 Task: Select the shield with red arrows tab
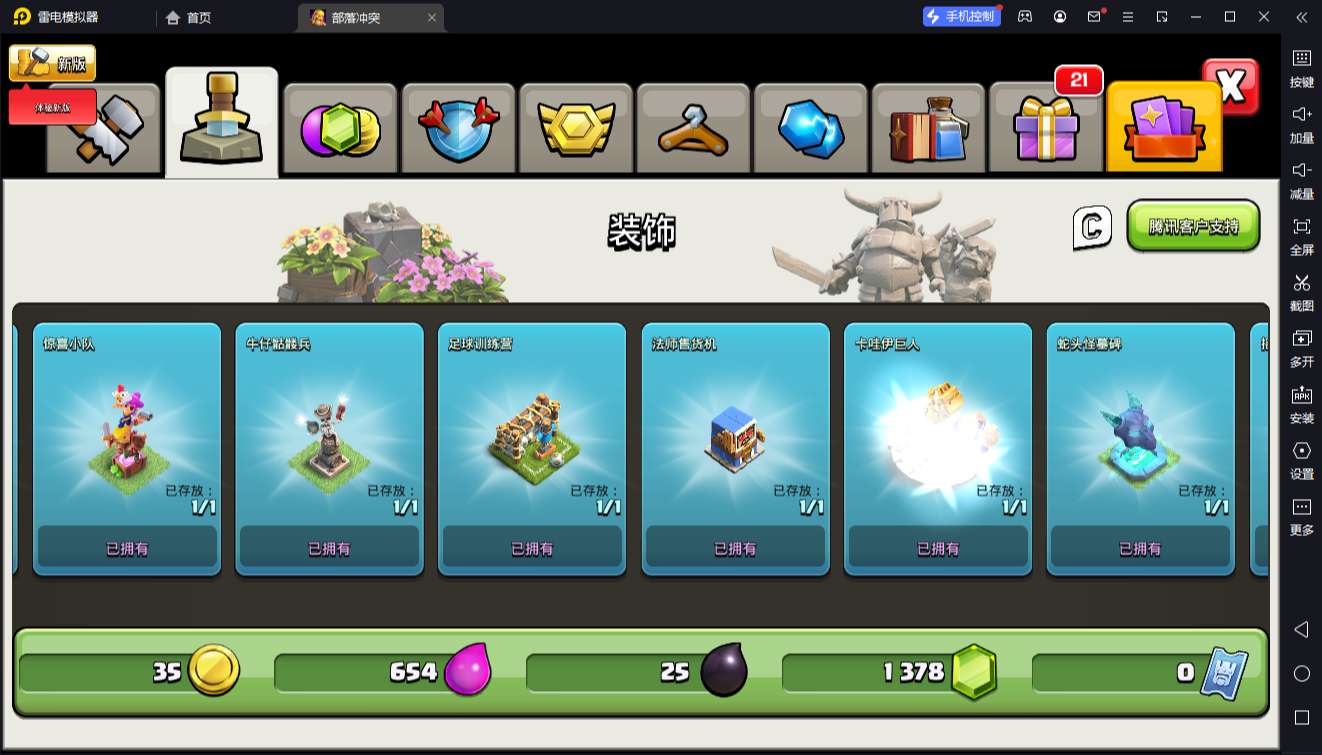[x=458, y=130]
